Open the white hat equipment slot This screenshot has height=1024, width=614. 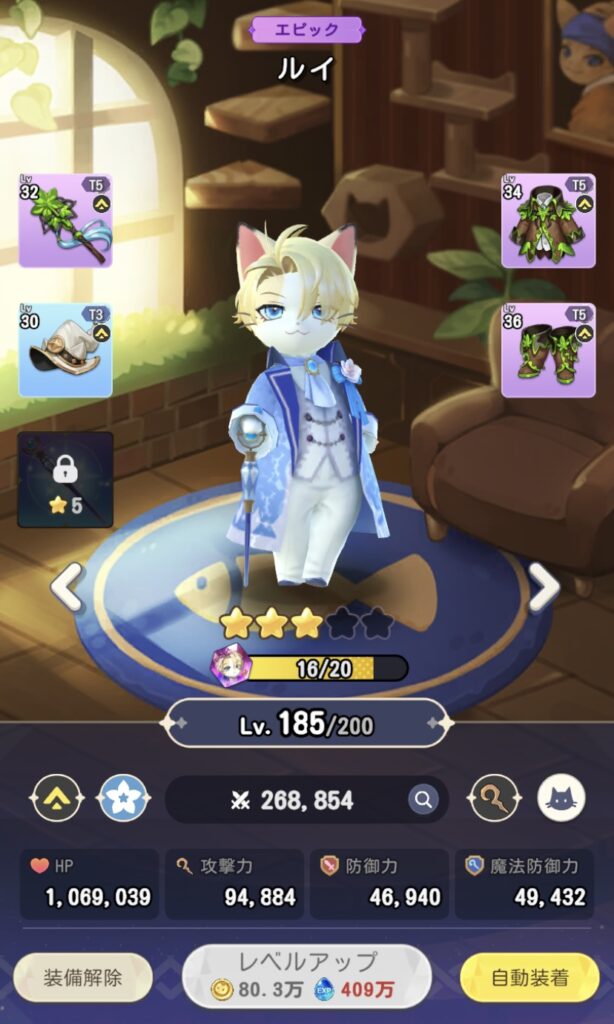pos(65,350)
